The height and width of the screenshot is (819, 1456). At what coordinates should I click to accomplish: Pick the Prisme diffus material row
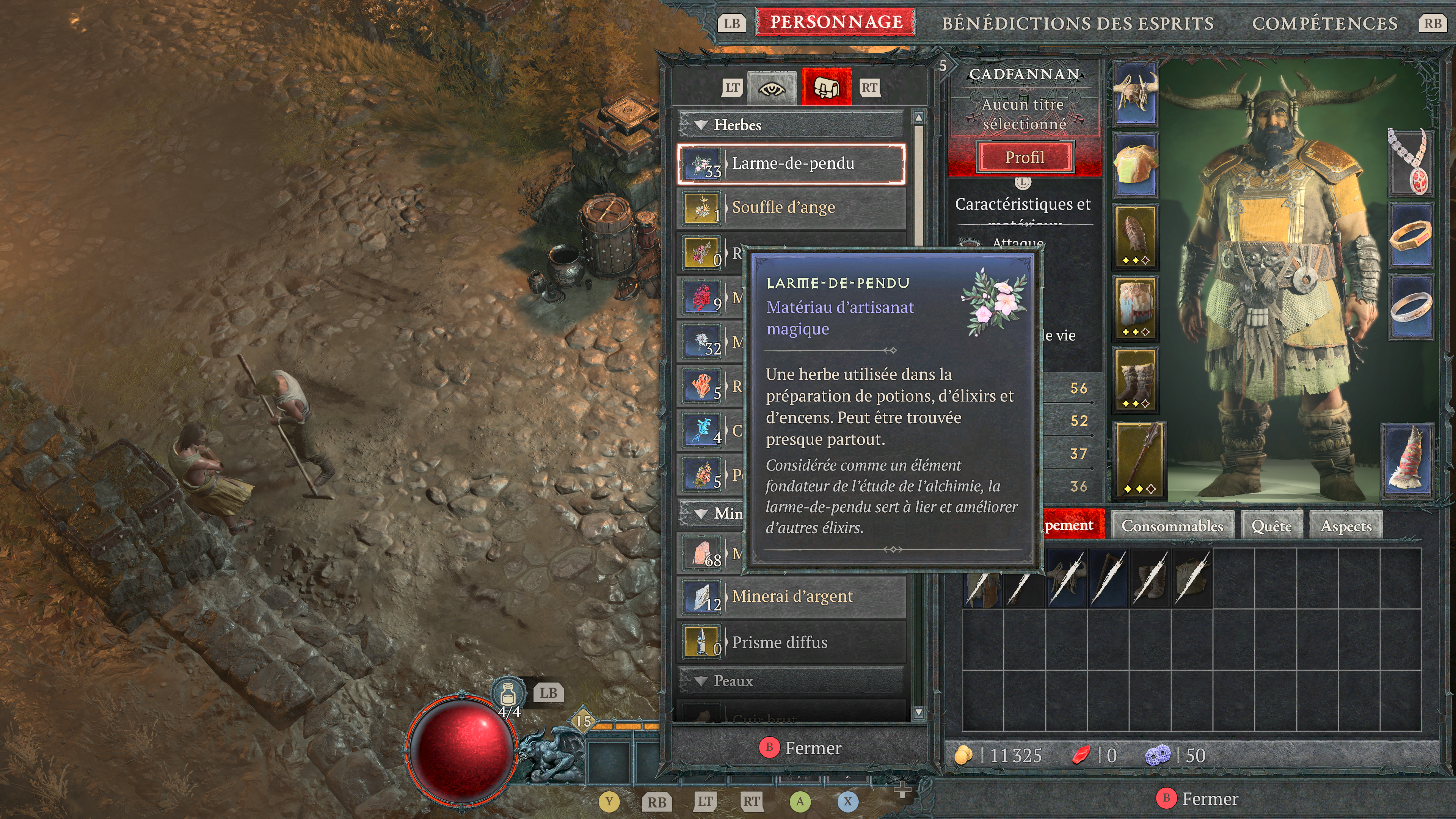791,643
